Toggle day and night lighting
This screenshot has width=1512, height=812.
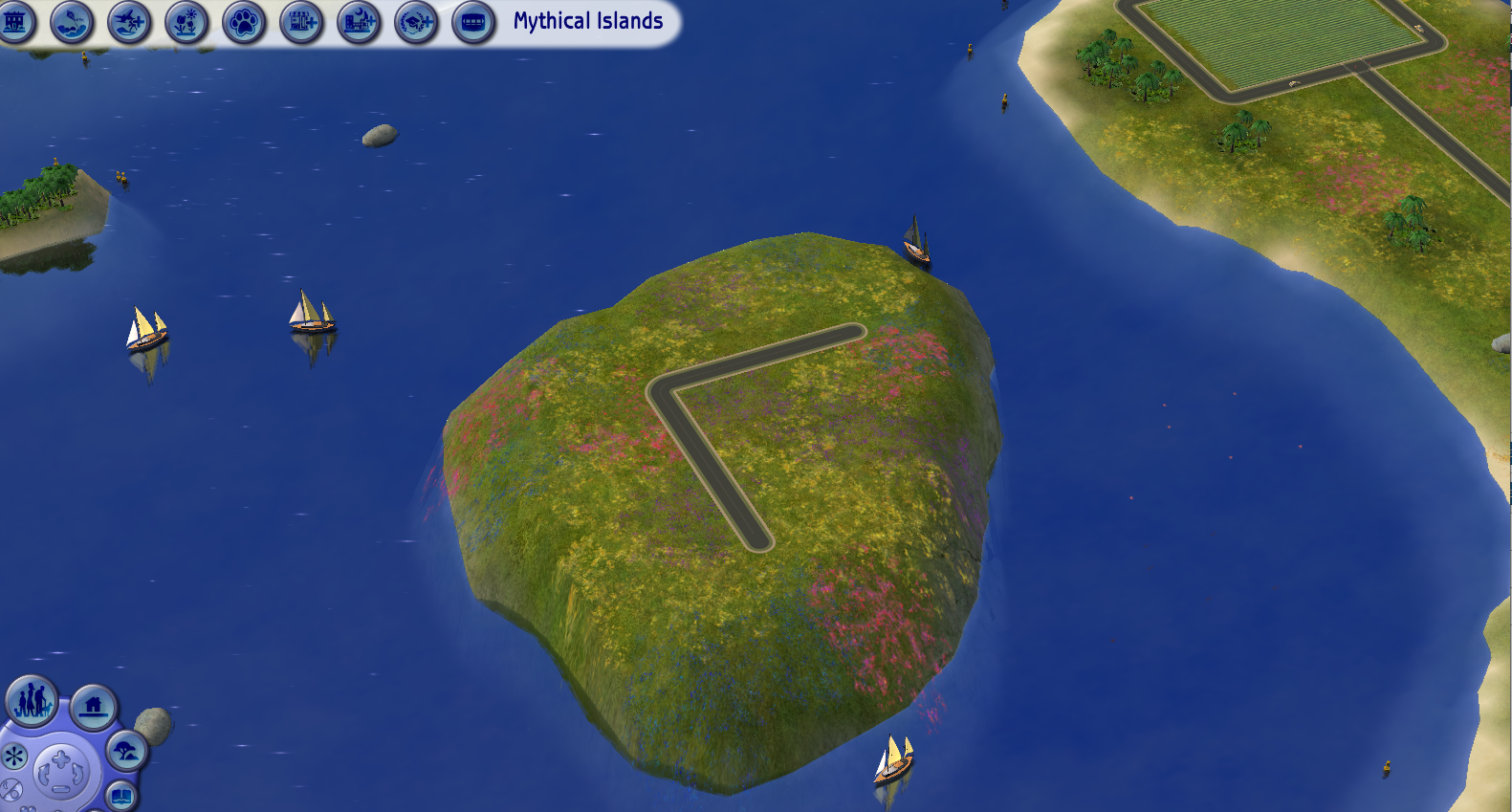(11, 791)
